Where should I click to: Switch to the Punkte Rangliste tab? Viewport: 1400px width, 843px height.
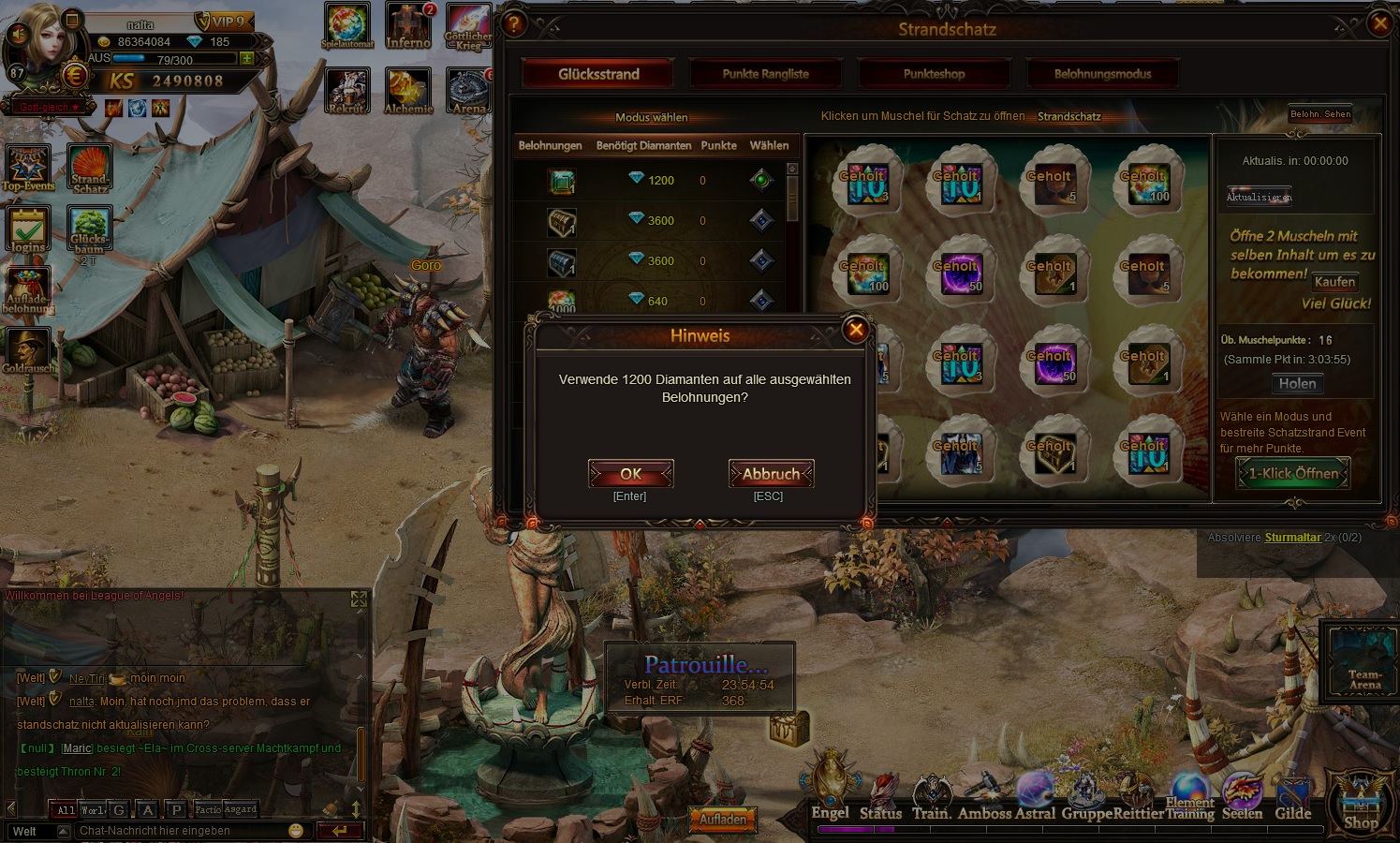765,74
